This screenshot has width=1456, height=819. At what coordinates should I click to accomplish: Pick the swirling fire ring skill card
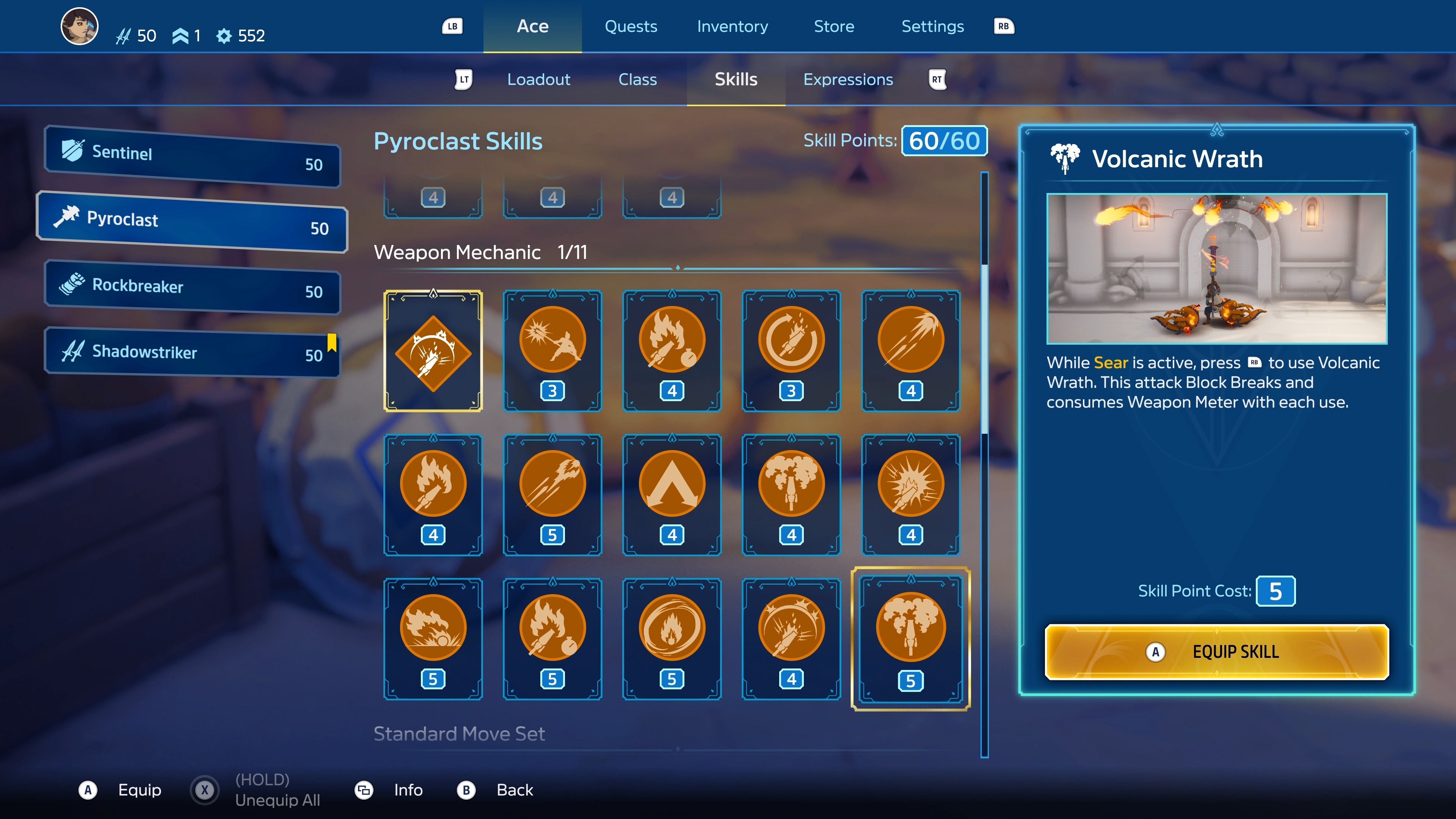coord(672,639)
